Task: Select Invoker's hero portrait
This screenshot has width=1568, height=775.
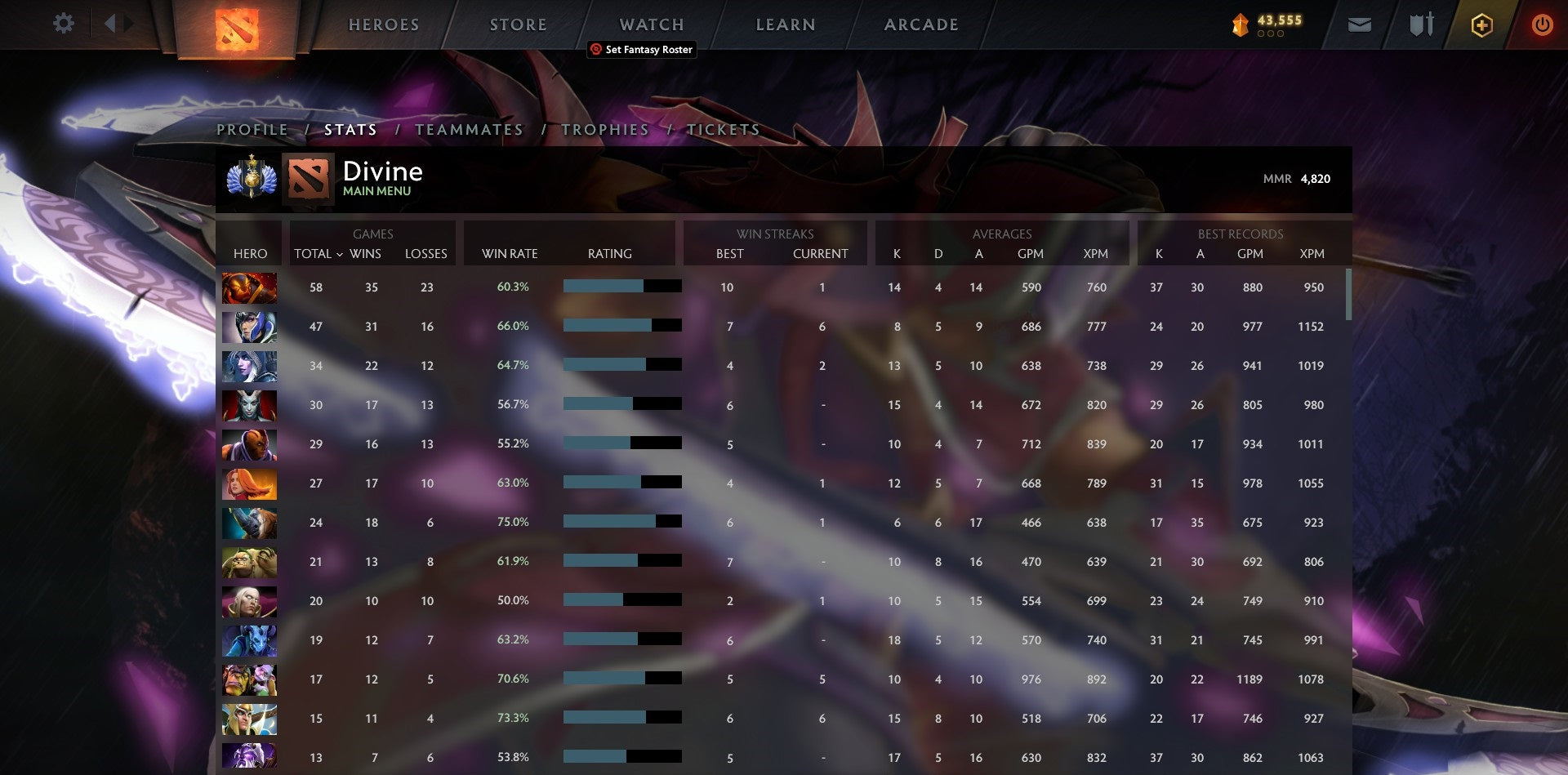Action: coord(249,602)
